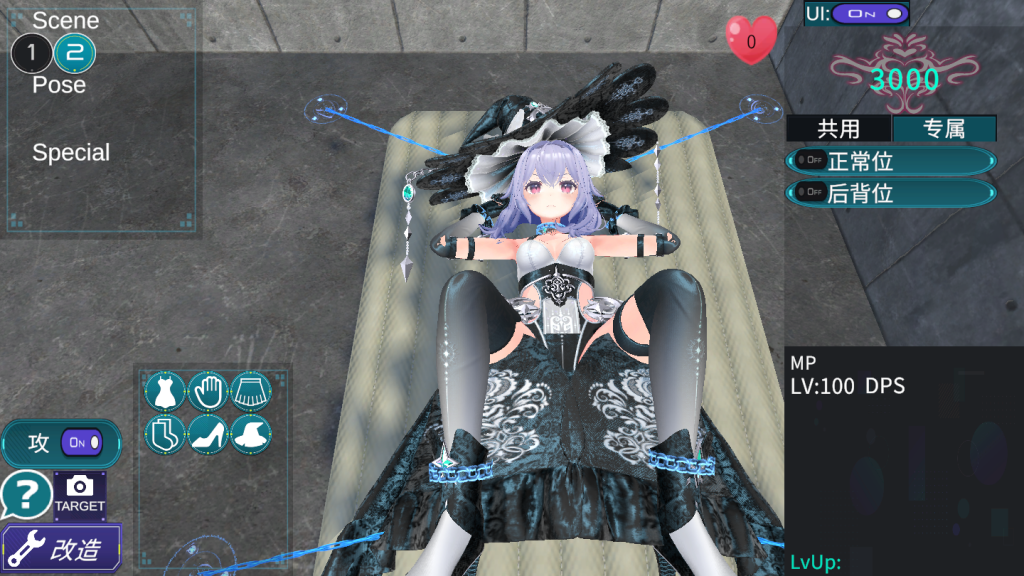Click the skirt icon
The width and height of the screenshot is (1024, 576).
tap(252, 391)
